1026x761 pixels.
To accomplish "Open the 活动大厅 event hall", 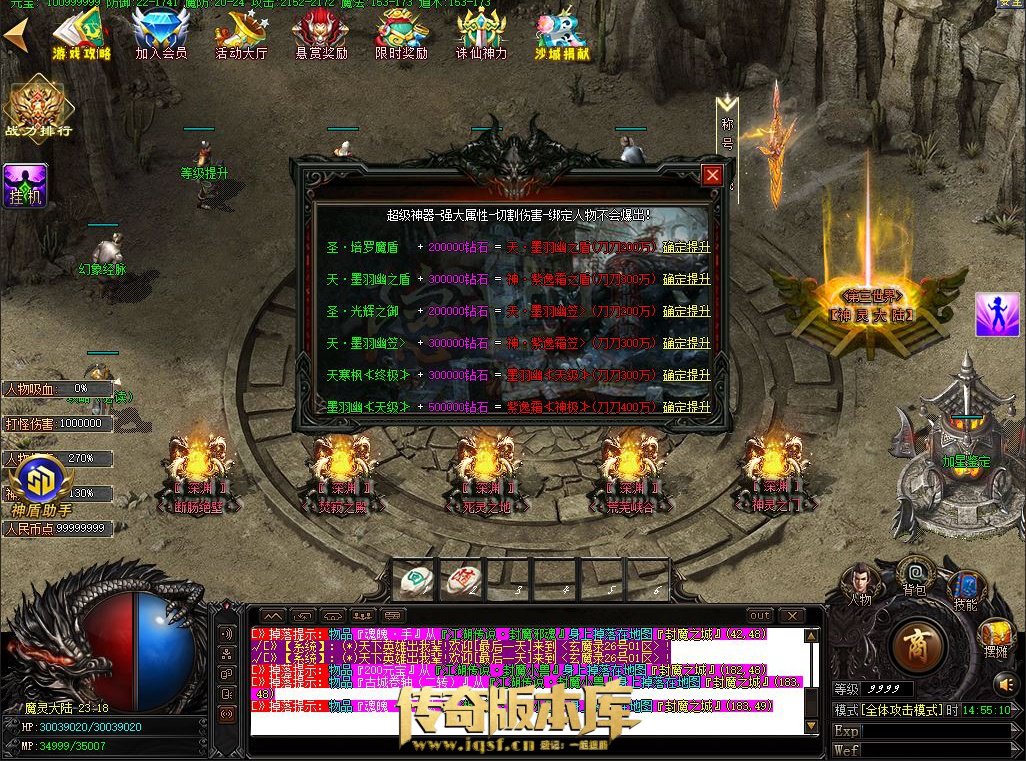I will point(241,35).
